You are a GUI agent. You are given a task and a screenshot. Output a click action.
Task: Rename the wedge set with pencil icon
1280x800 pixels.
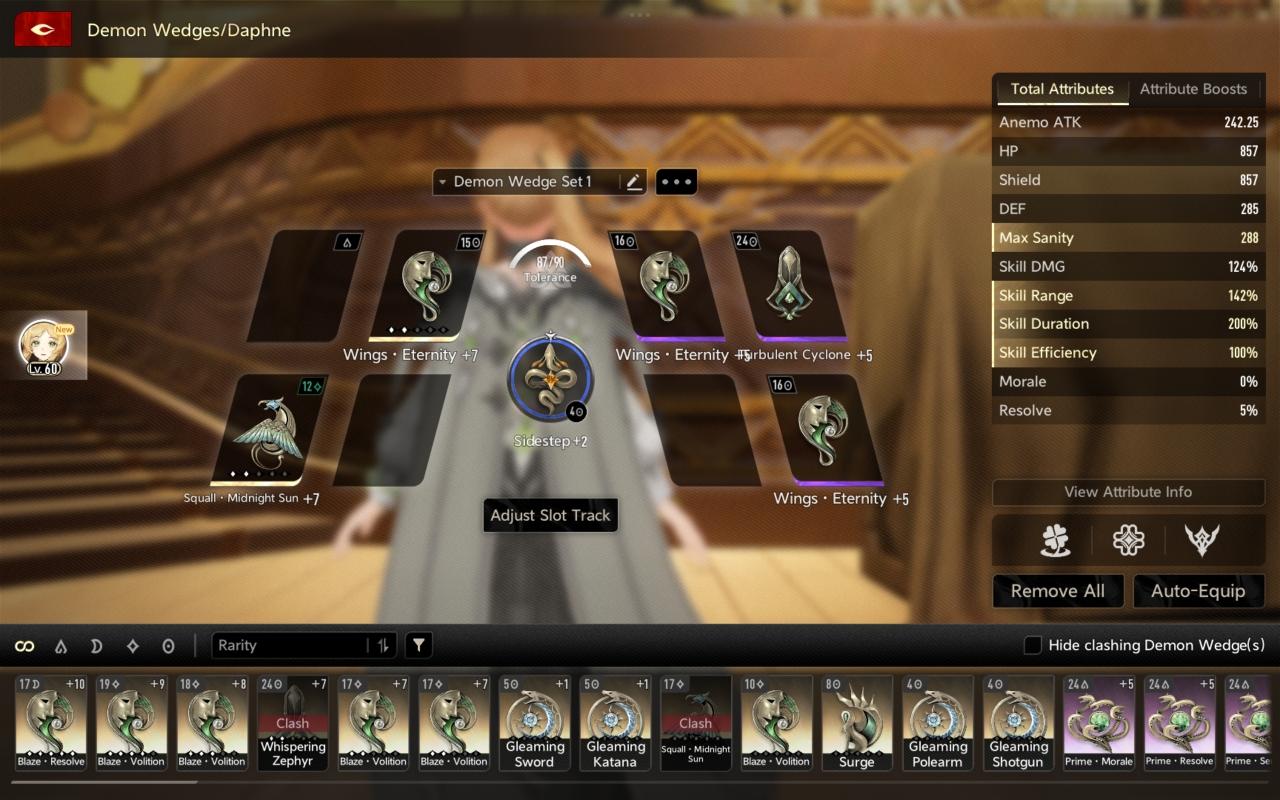pos(633,182)
